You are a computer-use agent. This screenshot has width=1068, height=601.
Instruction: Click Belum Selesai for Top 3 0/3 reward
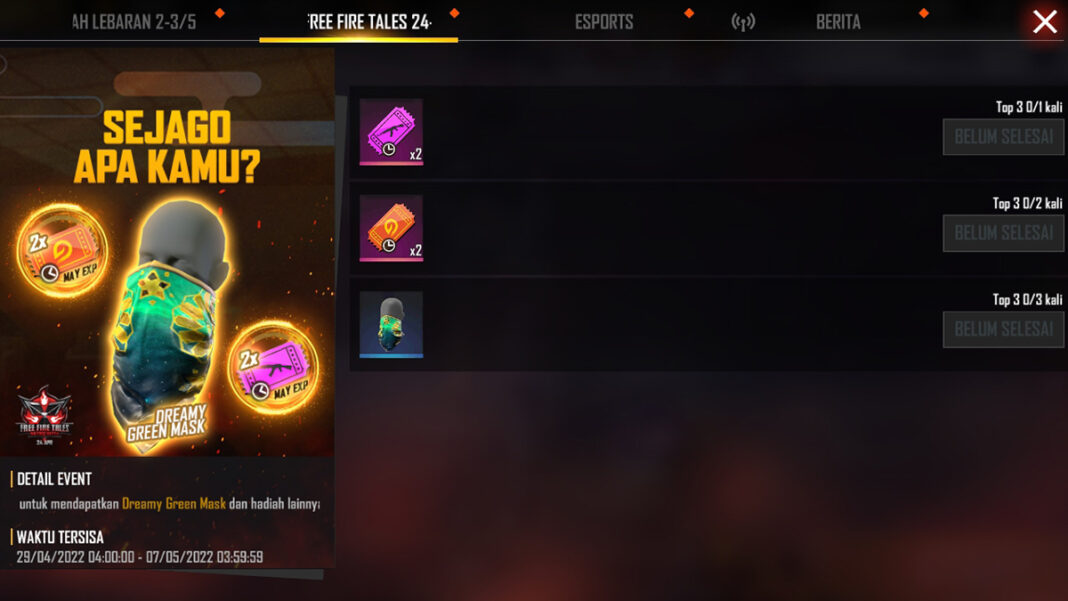(x=1003, y=329)
